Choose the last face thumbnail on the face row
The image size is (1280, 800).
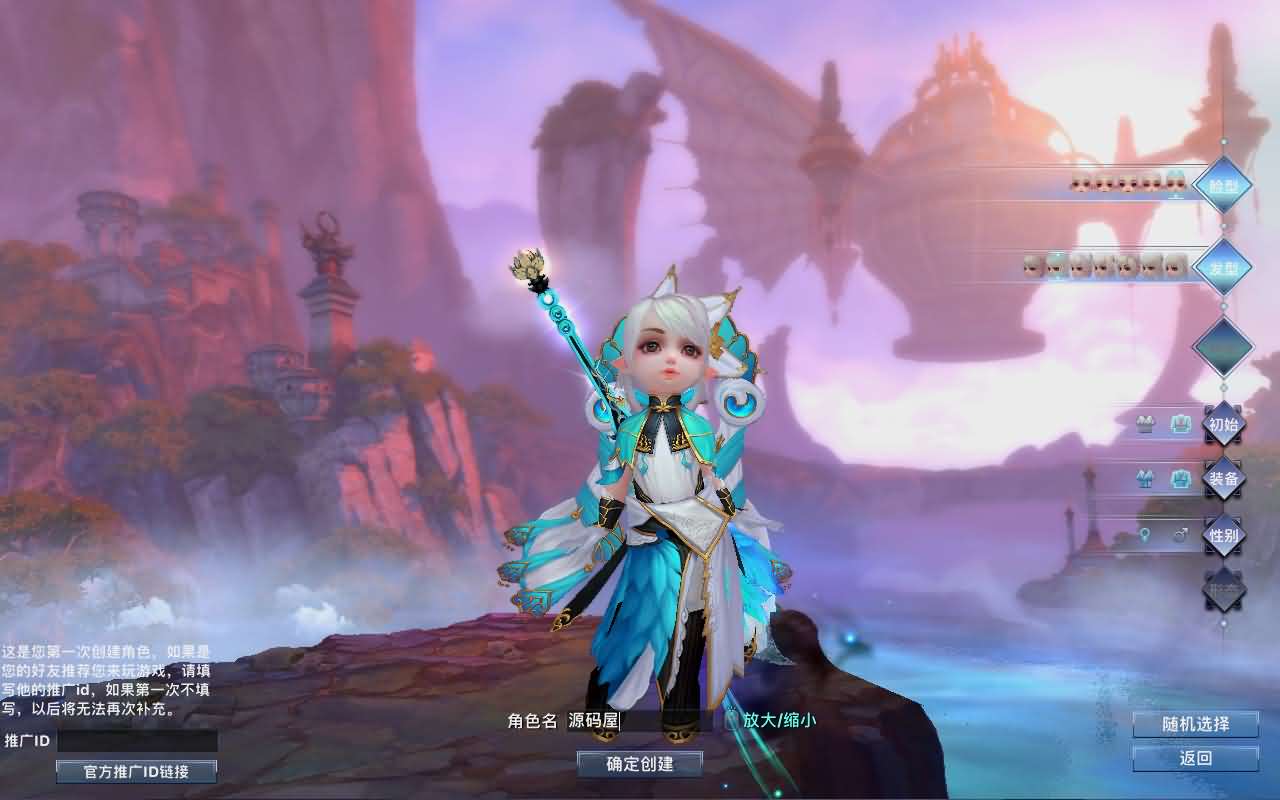tap(1174, 183)
